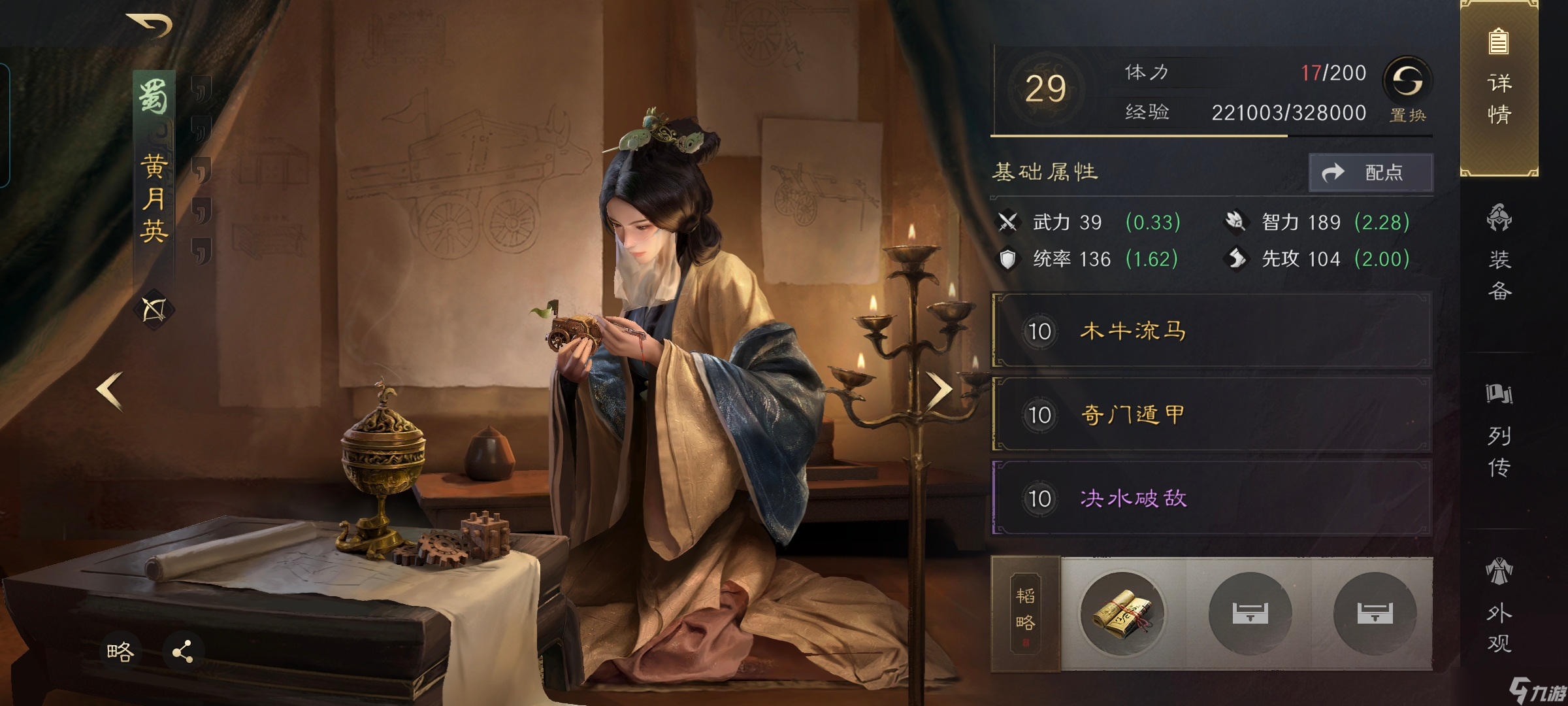Select the 木牛流马 skill row
This screenshot has width=1568, height=706.
[1212, 331]
